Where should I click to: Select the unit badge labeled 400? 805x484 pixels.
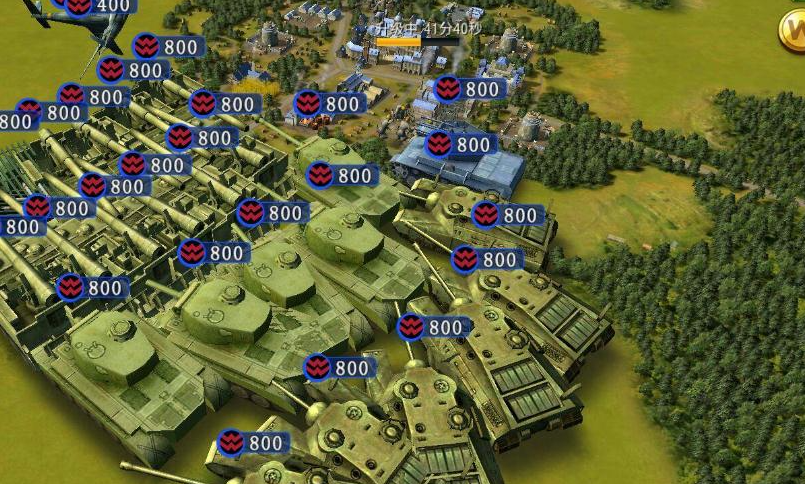click(x=101, y=6)
